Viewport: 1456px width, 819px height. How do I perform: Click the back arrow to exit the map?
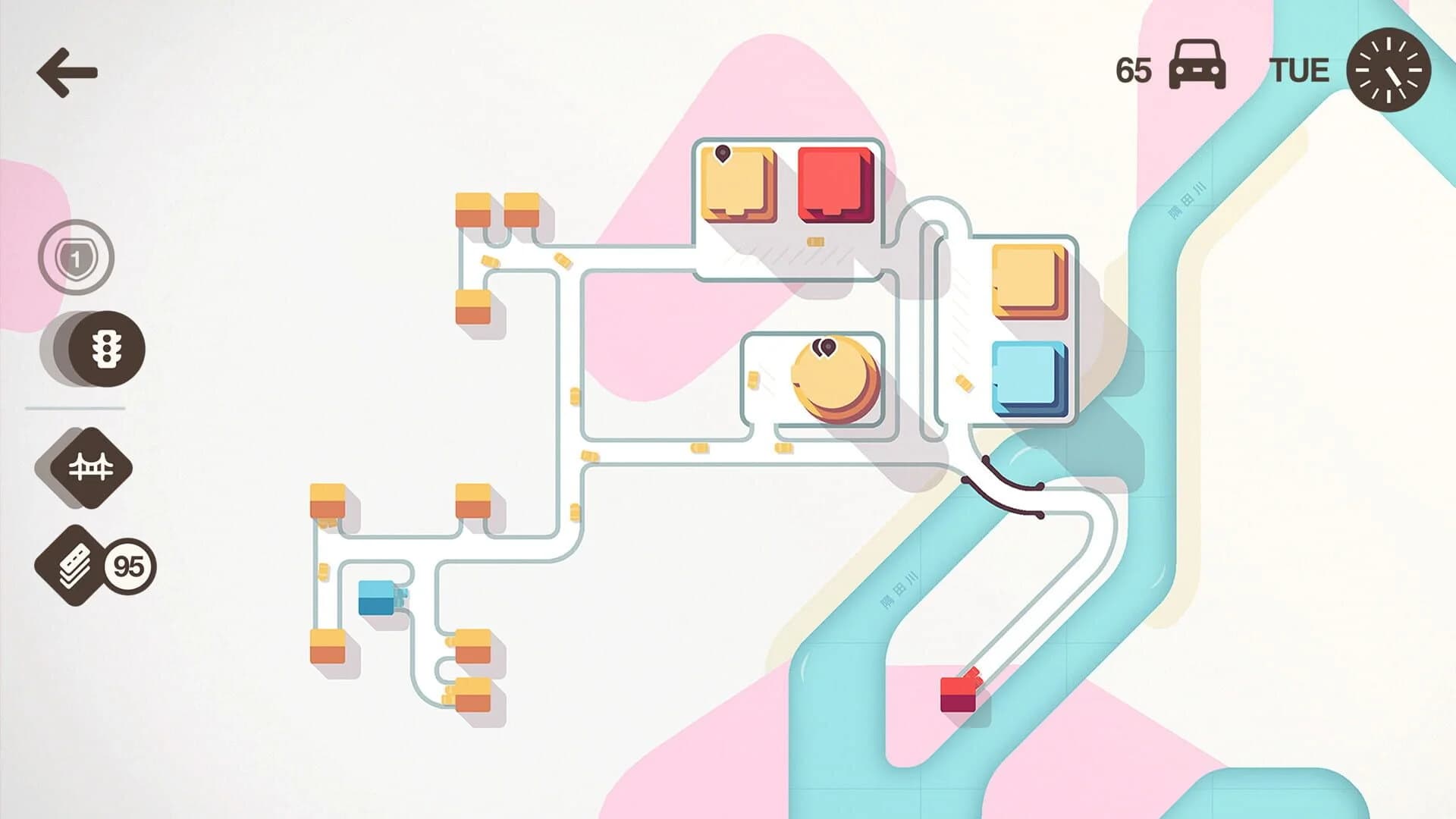(67, 73)
